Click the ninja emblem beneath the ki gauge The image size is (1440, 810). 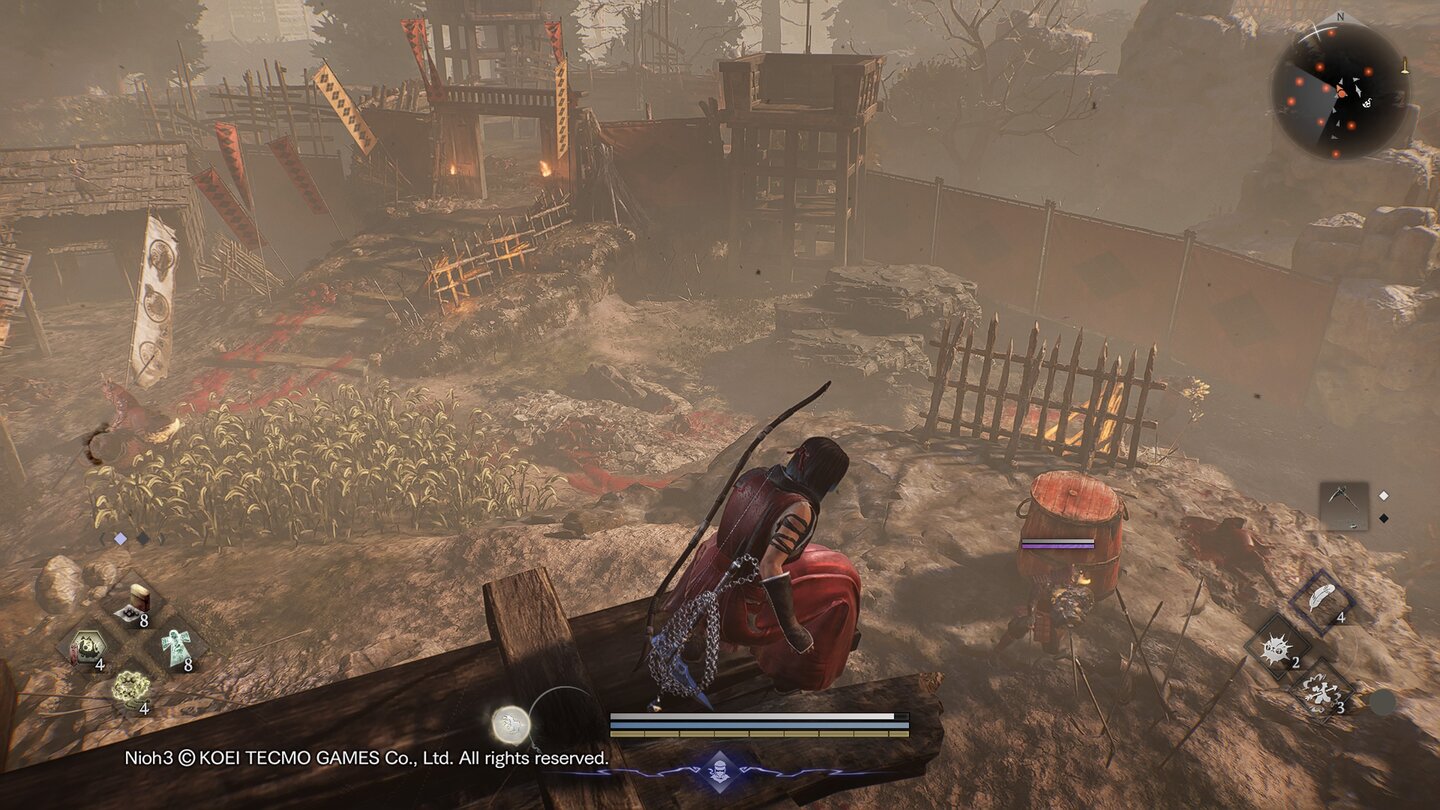(722, 770)
